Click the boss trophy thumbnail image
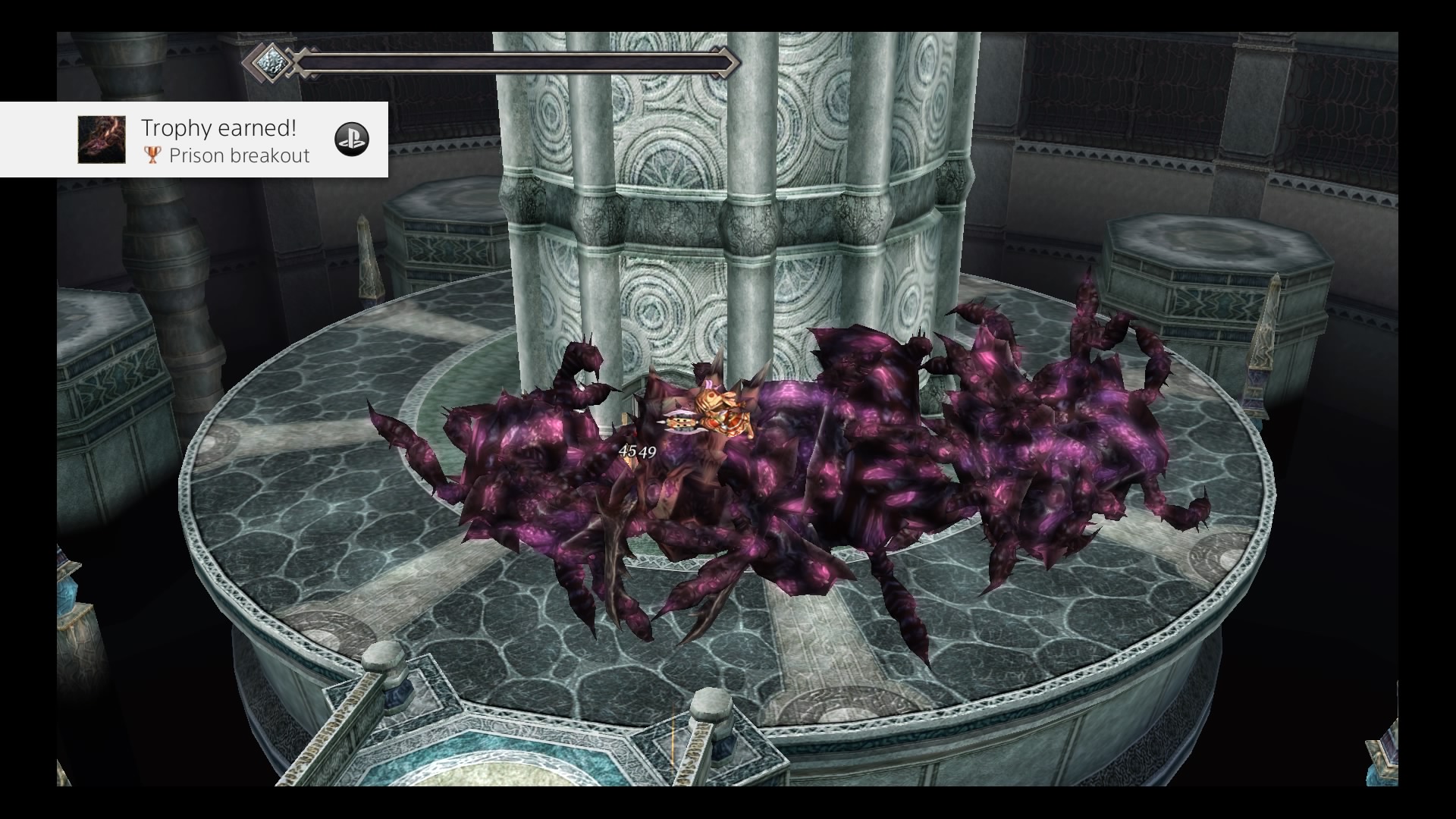Viewport: 1456px width, 819px height. [102, 139]
